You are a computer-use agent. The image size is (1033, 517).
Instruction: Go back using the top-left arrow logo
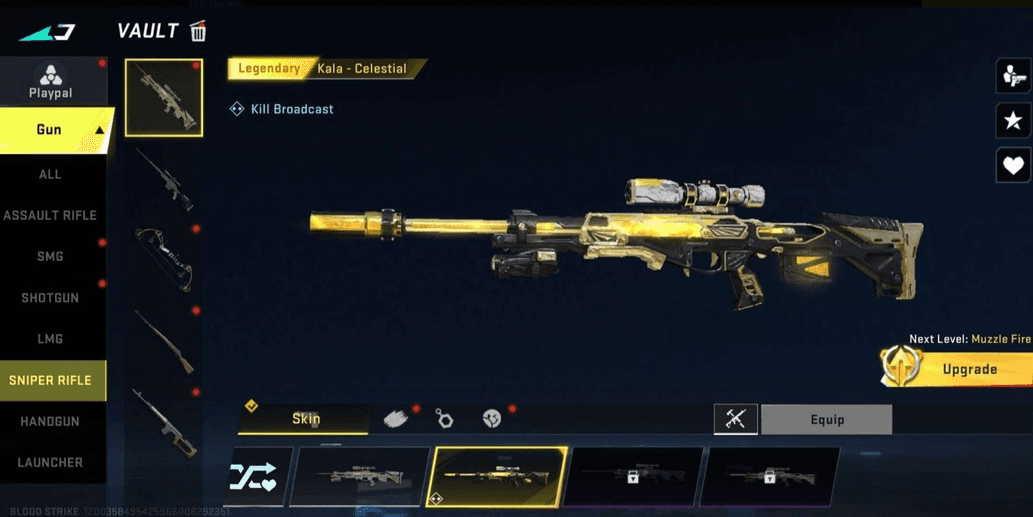47,31
